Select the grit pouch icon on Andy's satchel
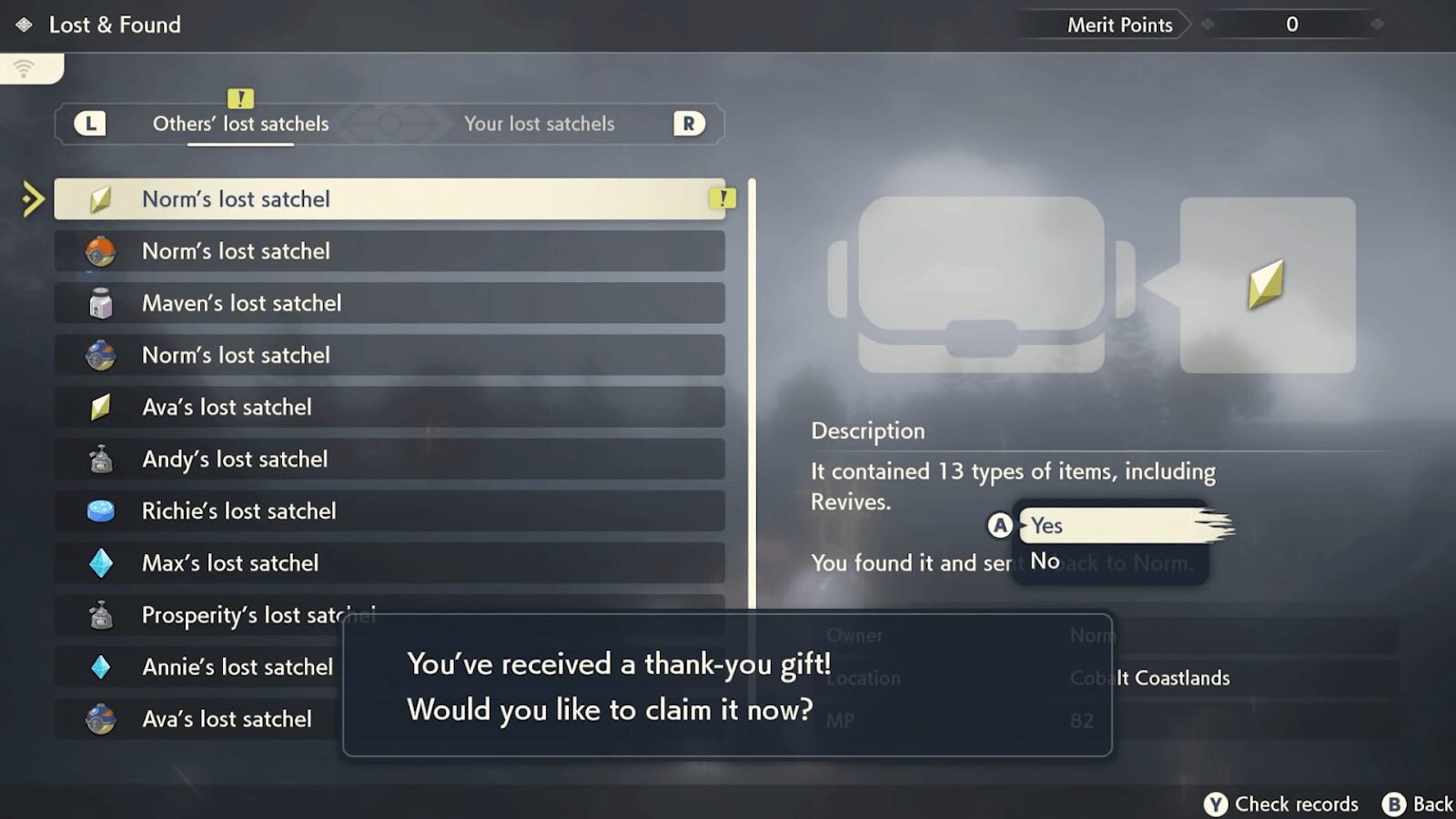This screenshot has height=819, width=1456. [x=103, y=460]
